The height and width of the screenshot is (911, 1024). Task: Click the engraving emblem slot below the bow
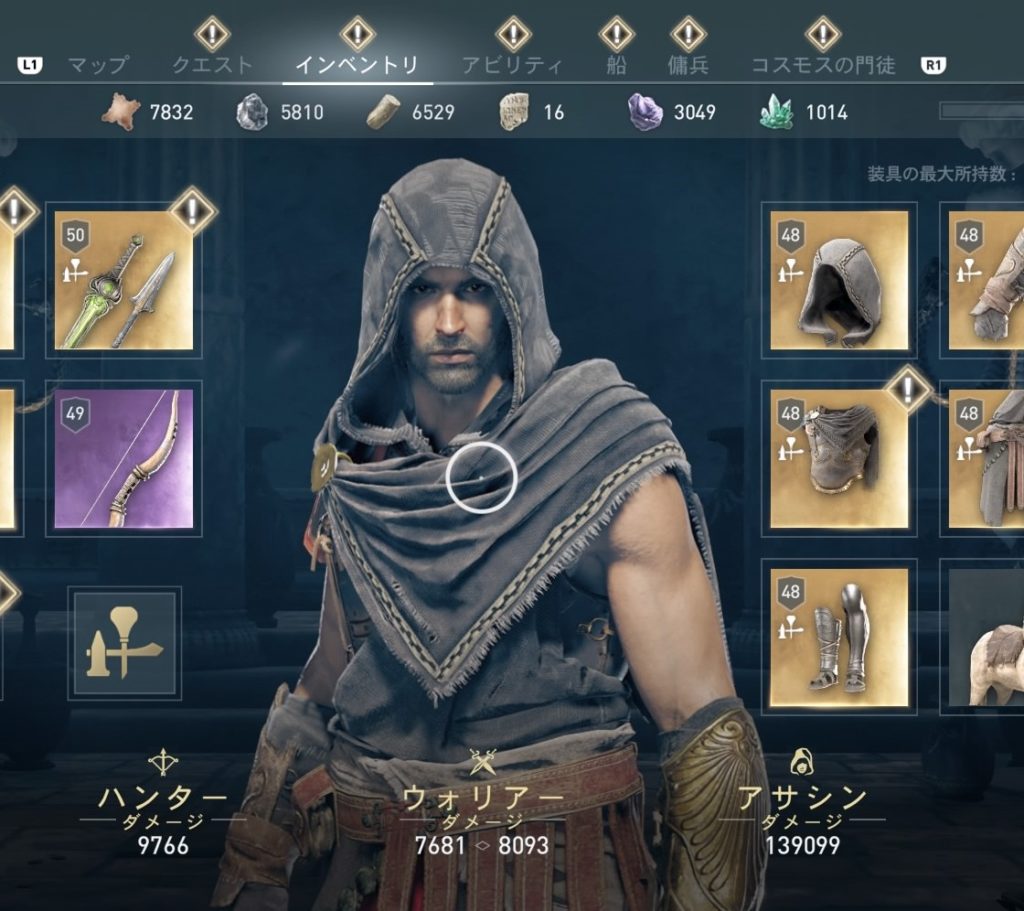[x=125, y=643]
